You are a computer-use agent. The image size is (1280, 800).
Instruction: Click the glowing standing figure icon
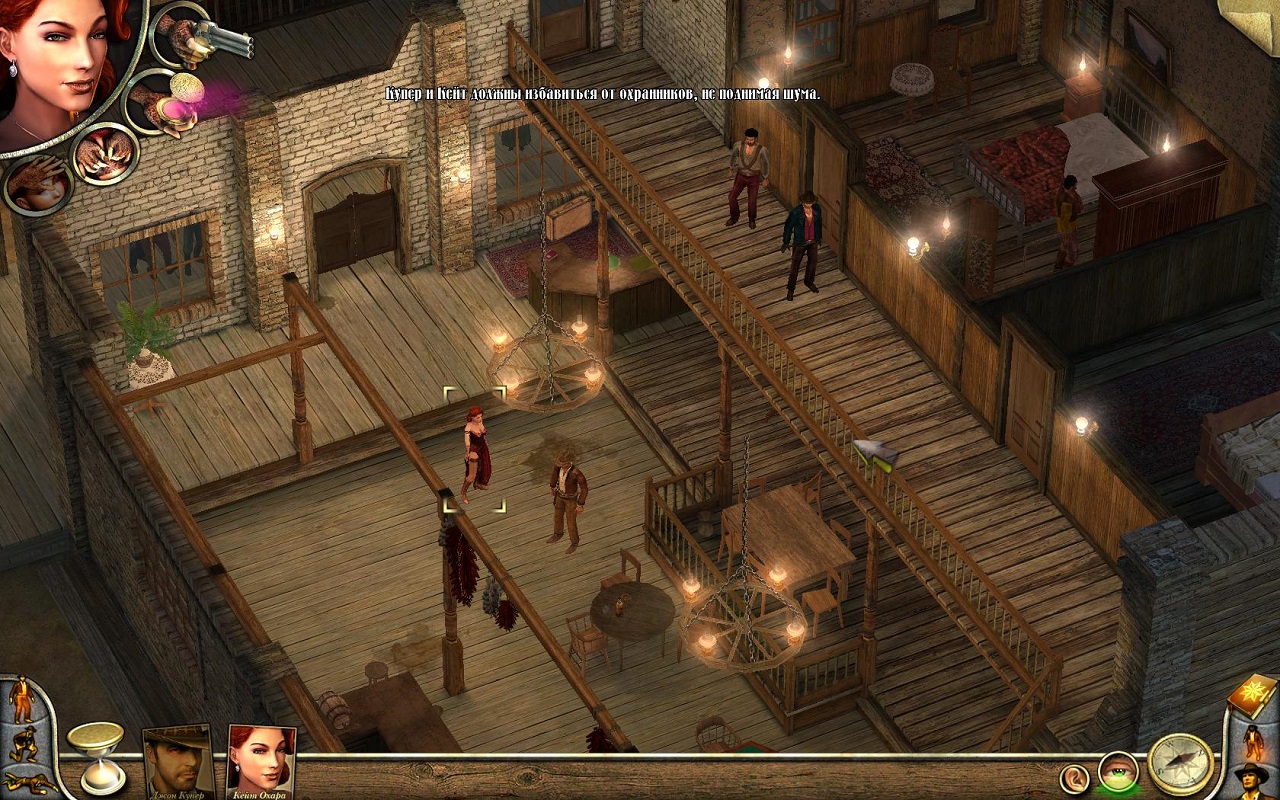pyautogui.click(x=1251, y=742)
